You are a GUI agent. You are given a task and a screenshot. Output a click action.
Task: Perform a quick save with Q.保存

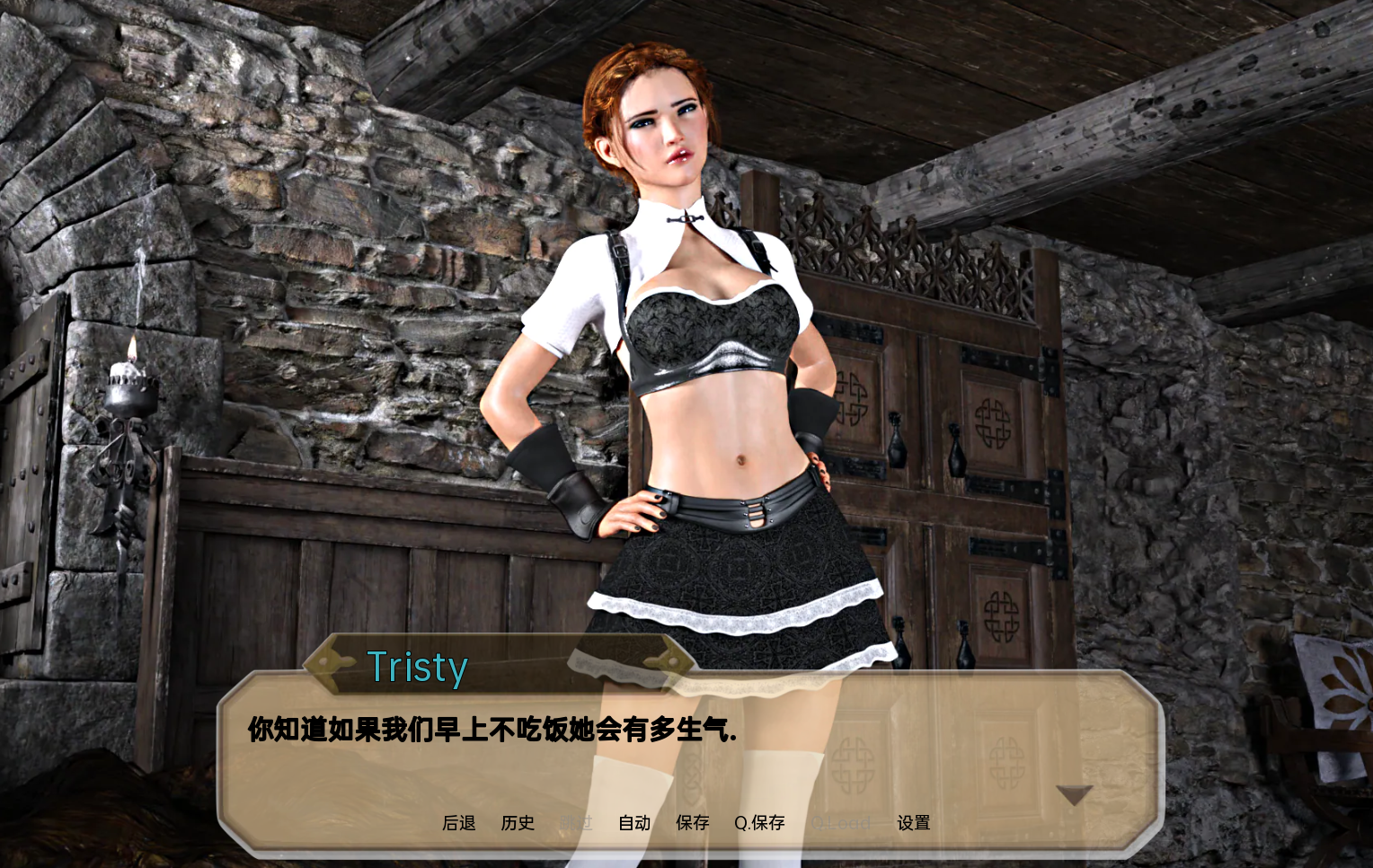pos(759,823)
